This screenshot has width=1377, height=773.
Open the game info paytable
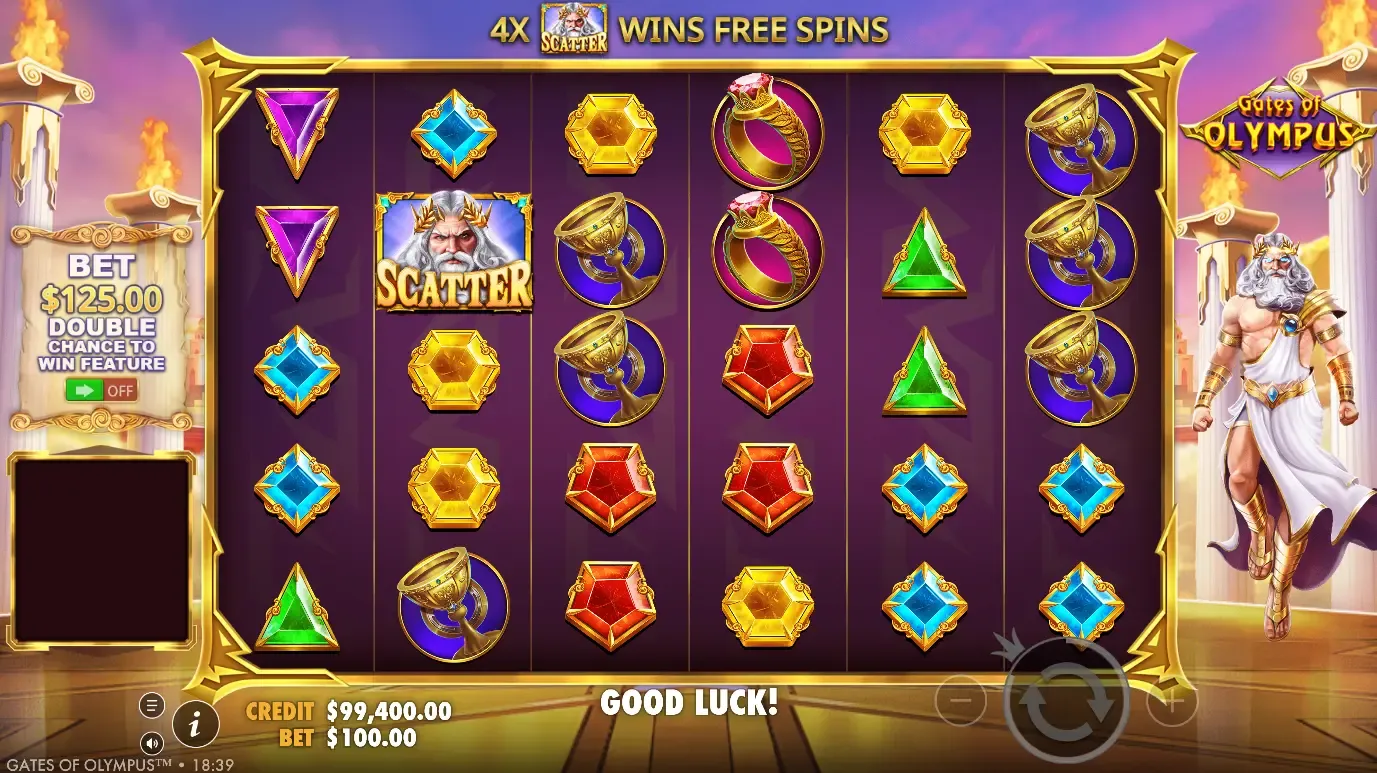pyautogui.click(x=197, y=720)
